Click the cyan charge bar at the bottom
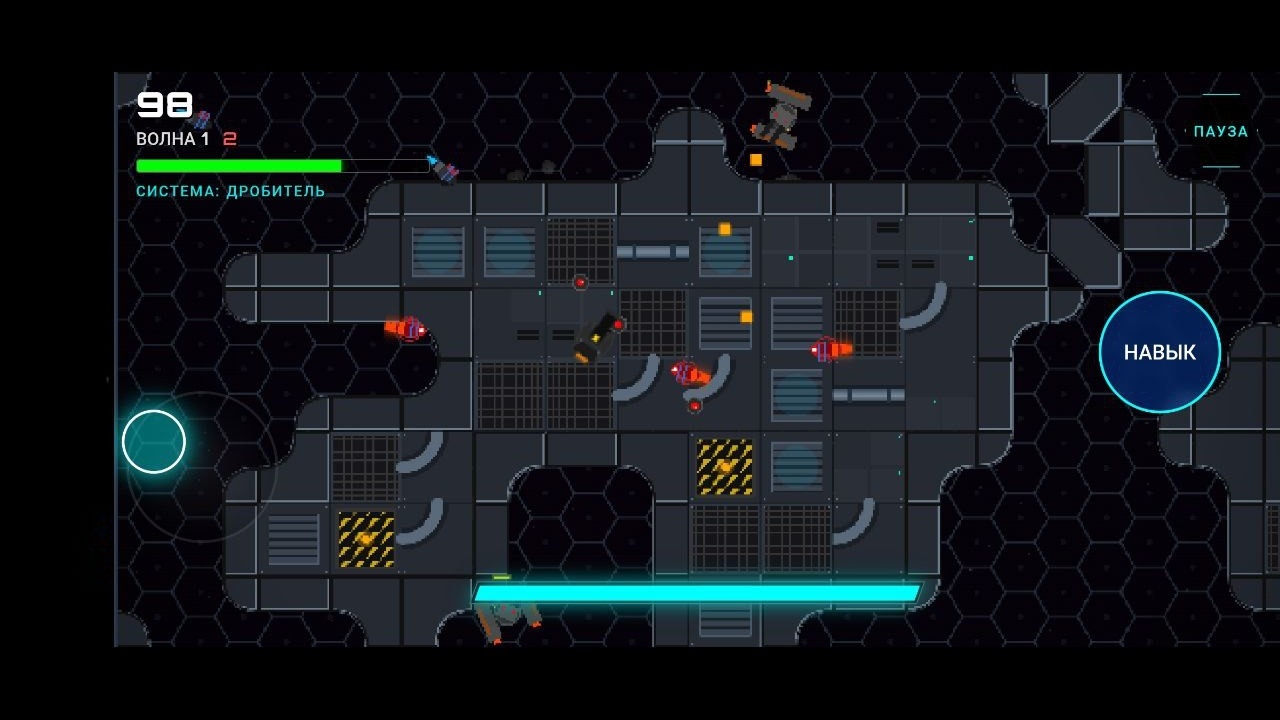The height and width of the screenshot is (720, 1280). pos(700,592)
